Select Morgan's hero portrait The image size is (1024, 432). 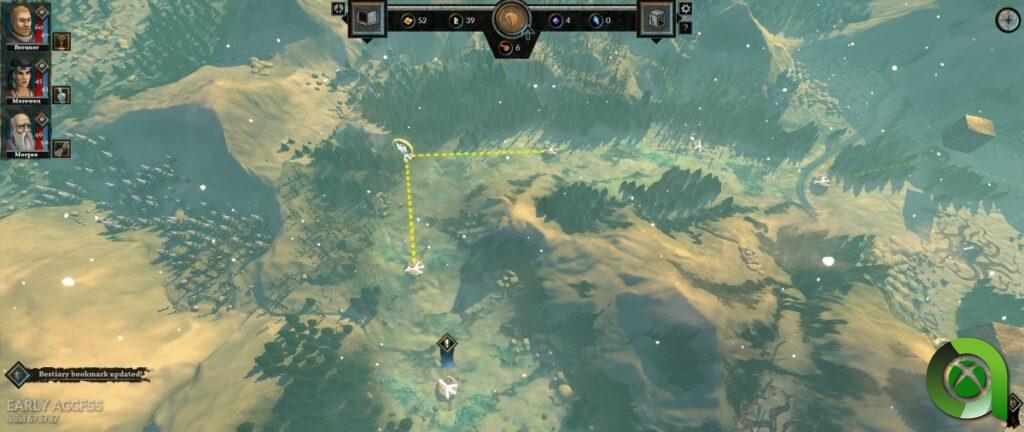coord(22,134)
